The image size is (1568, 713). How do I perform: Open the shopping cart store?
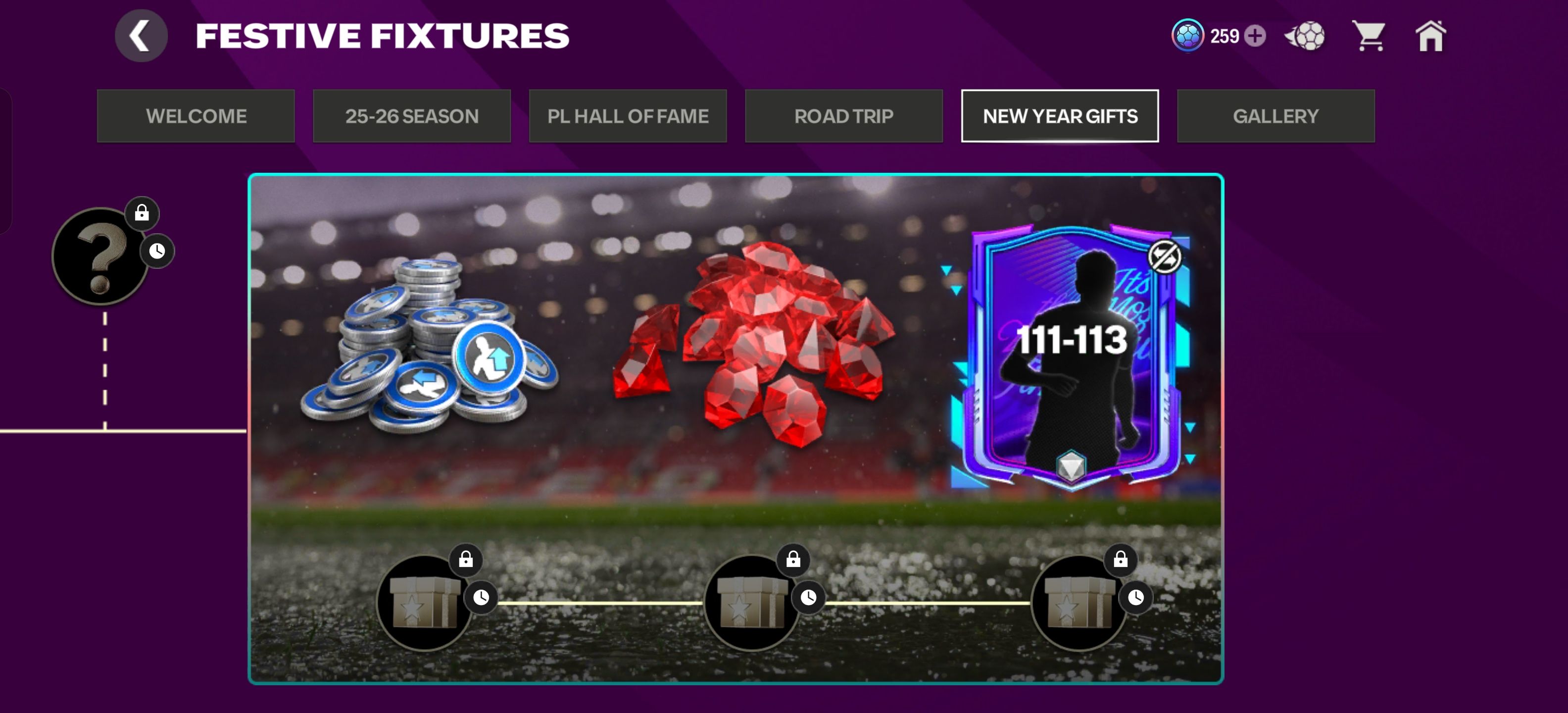[1369, 36]
